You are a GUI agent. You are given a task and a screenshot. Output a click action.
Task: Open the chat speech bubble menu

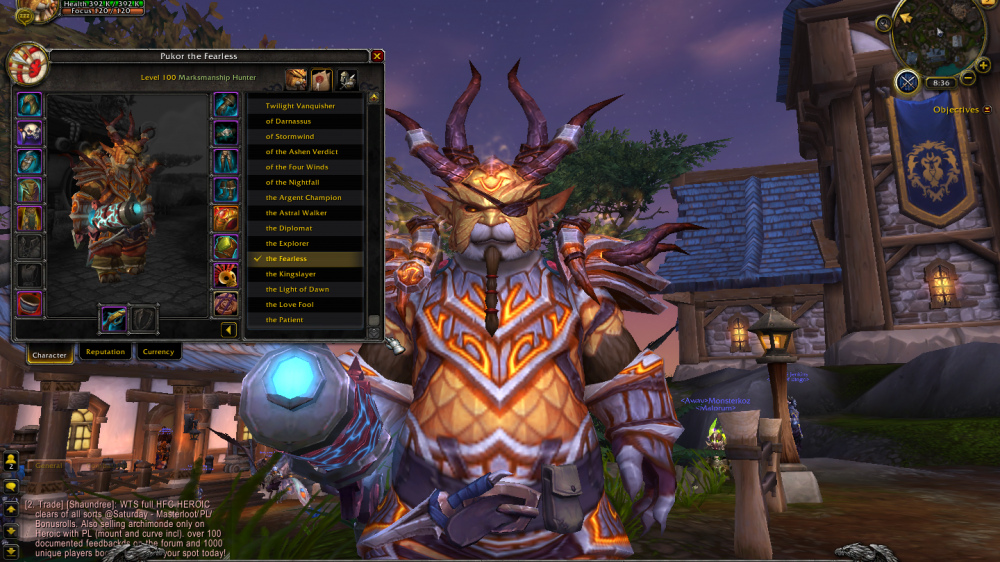[11, 486]
